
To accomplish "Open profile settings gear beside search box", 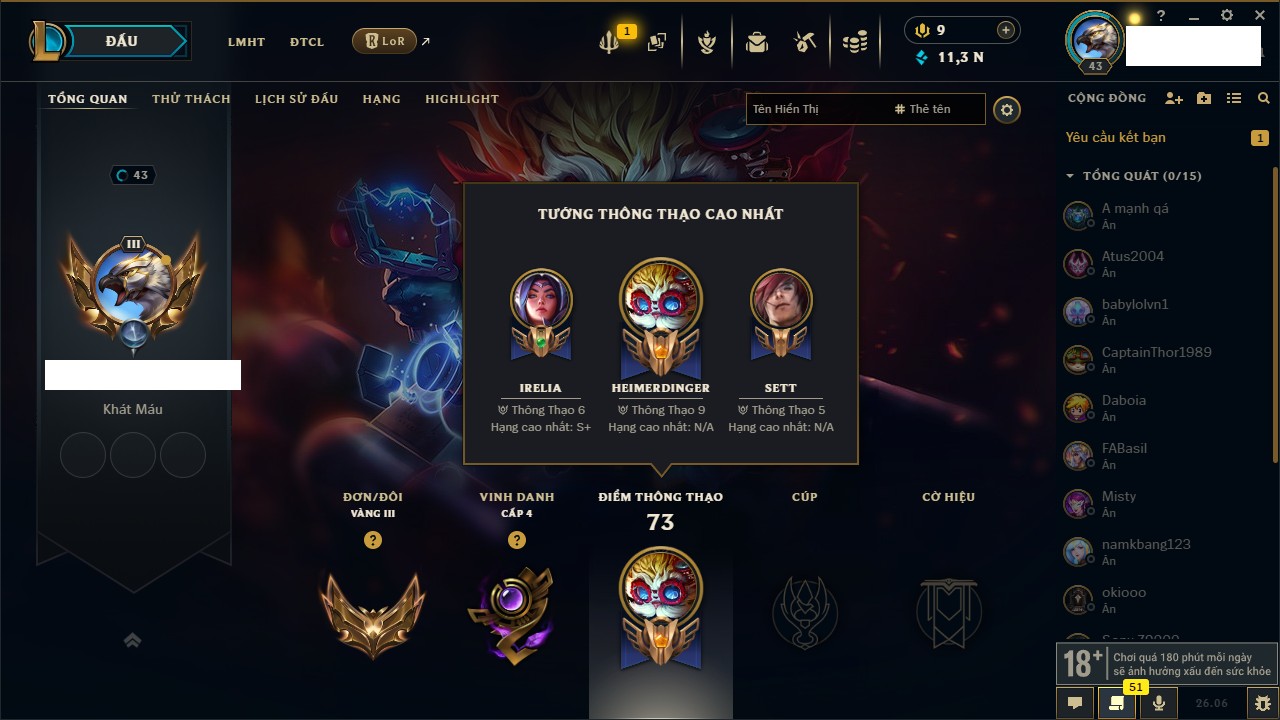I will click(1007, 110).
